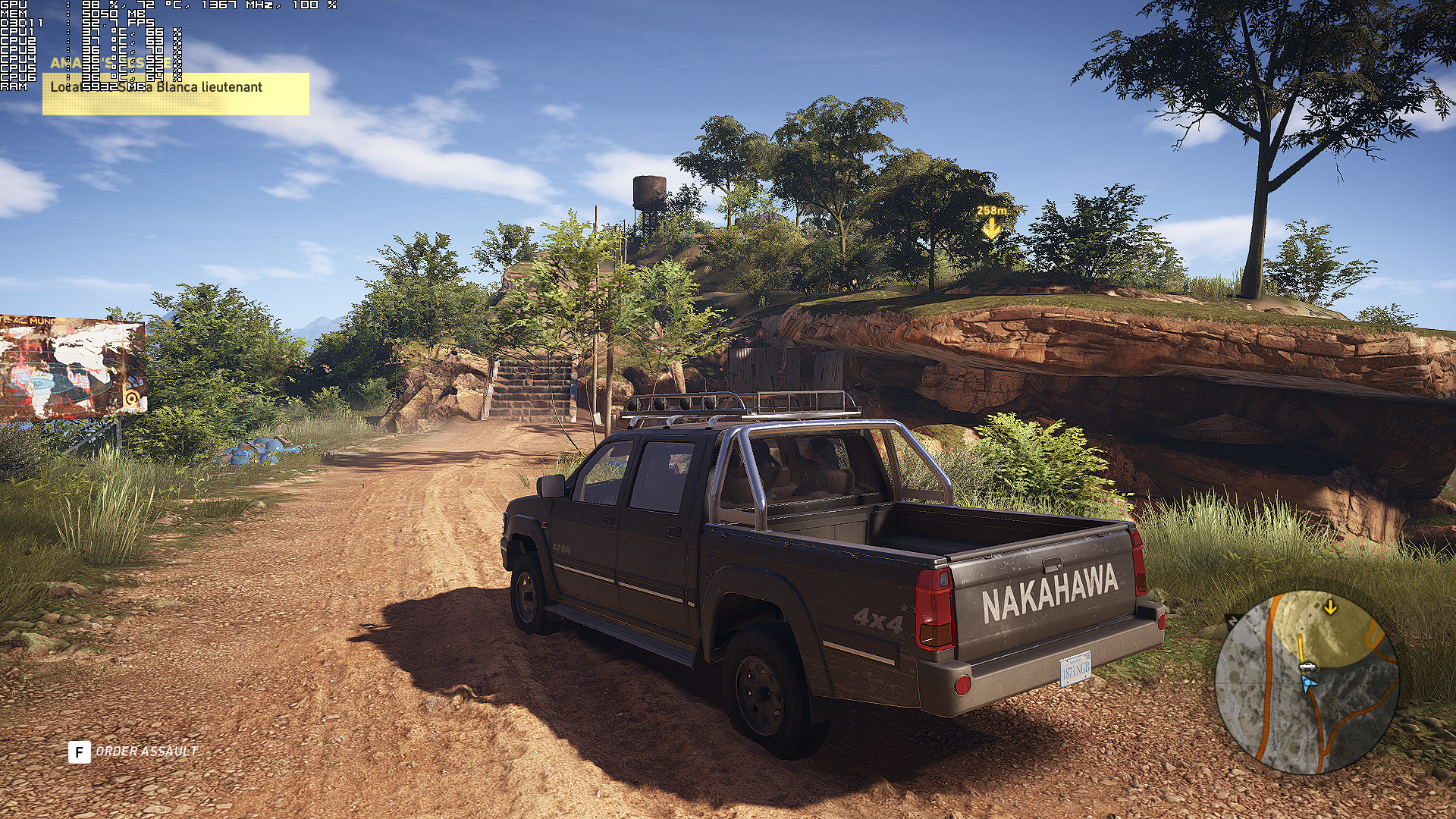Click the circular minimap

[1306, 682]
